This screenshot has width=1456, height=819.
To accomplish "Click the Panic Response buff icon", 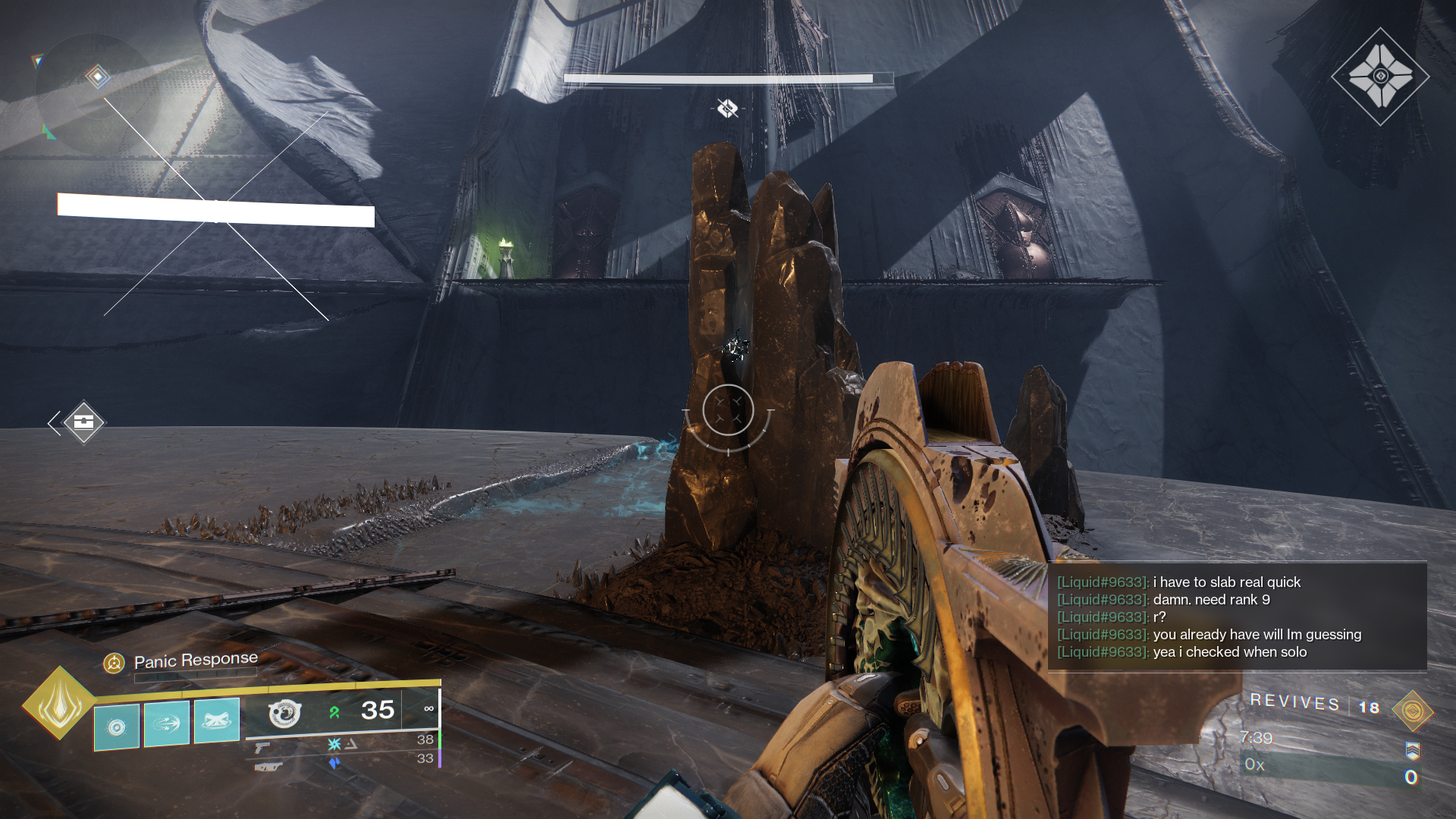I will click(x=114, y=661).
